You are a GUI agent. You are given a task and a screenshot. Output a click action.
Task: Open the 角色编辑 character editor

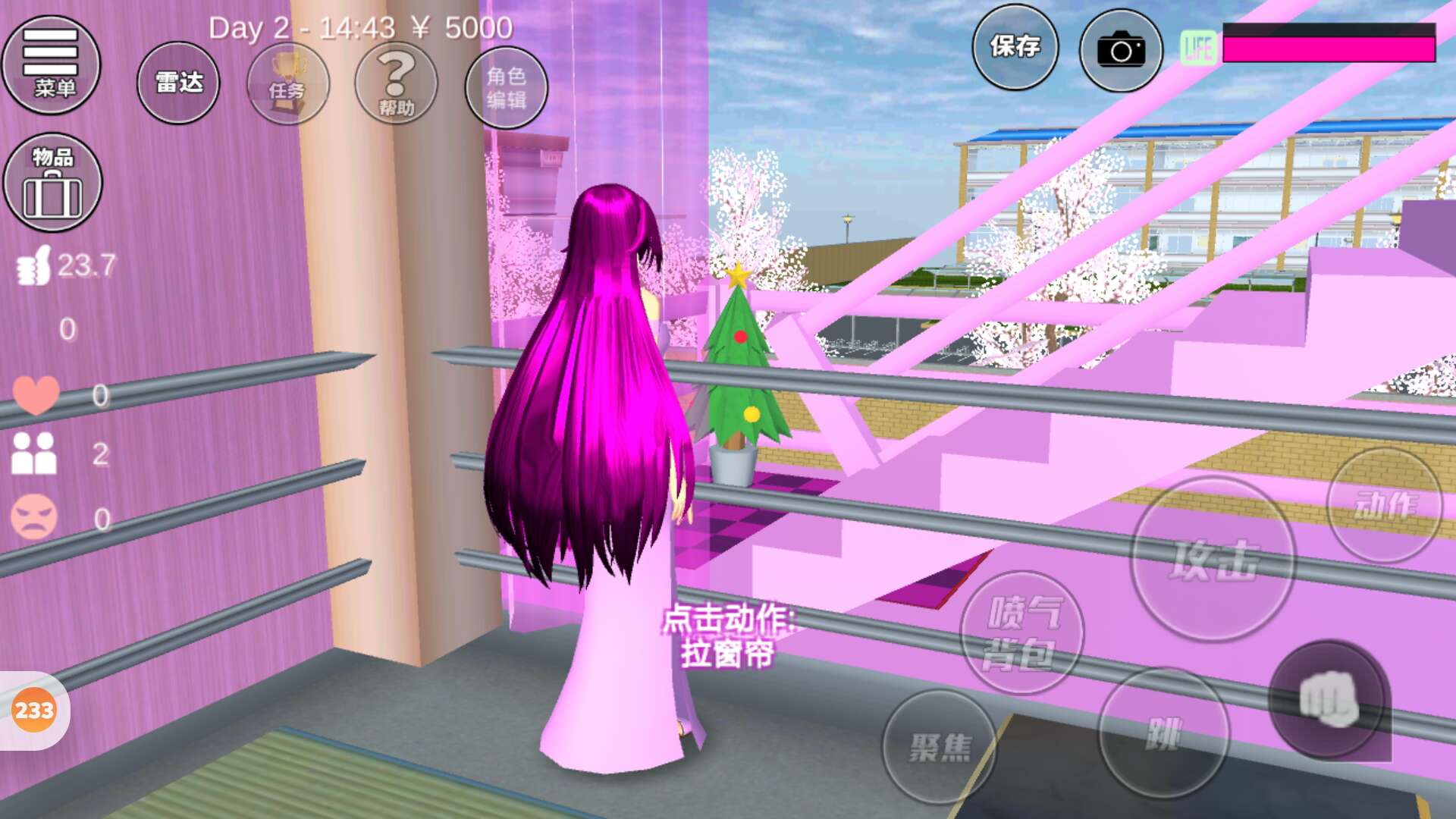[x=506, y=87]
